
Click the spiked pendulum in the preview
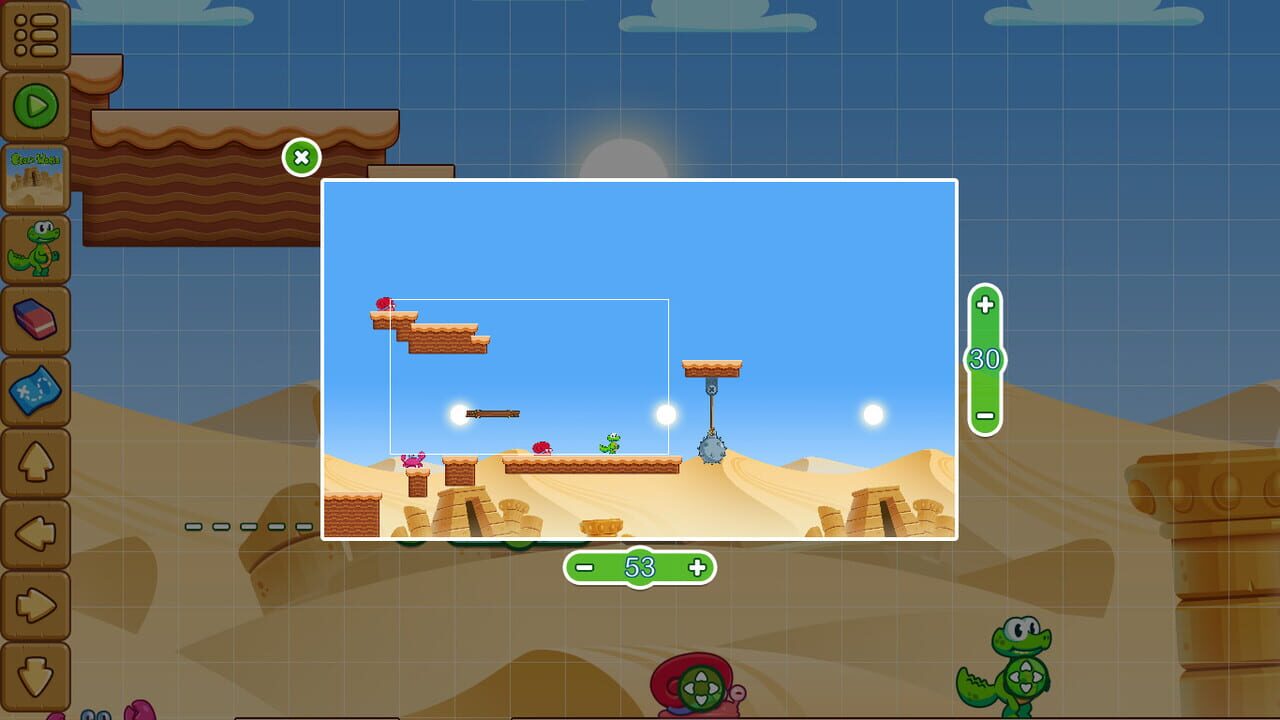710,450
